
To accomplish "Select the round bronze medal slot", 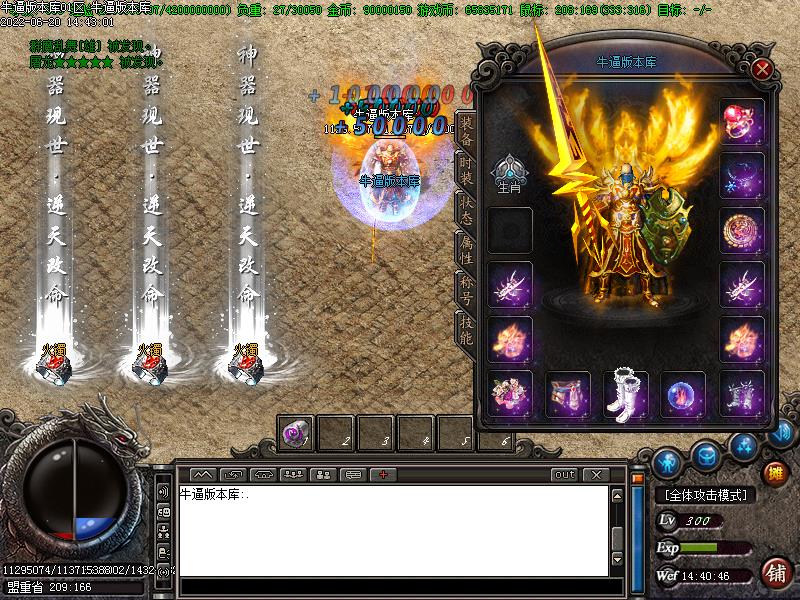I will 742,230.
